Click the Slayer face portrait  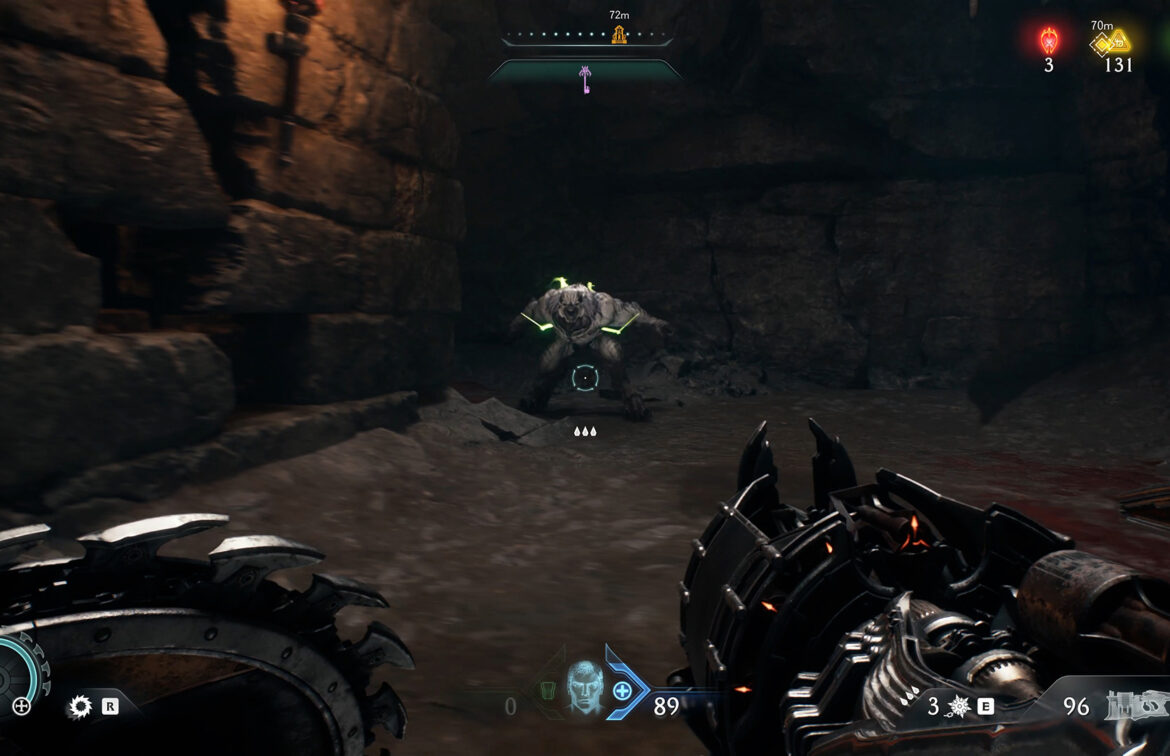585,686
